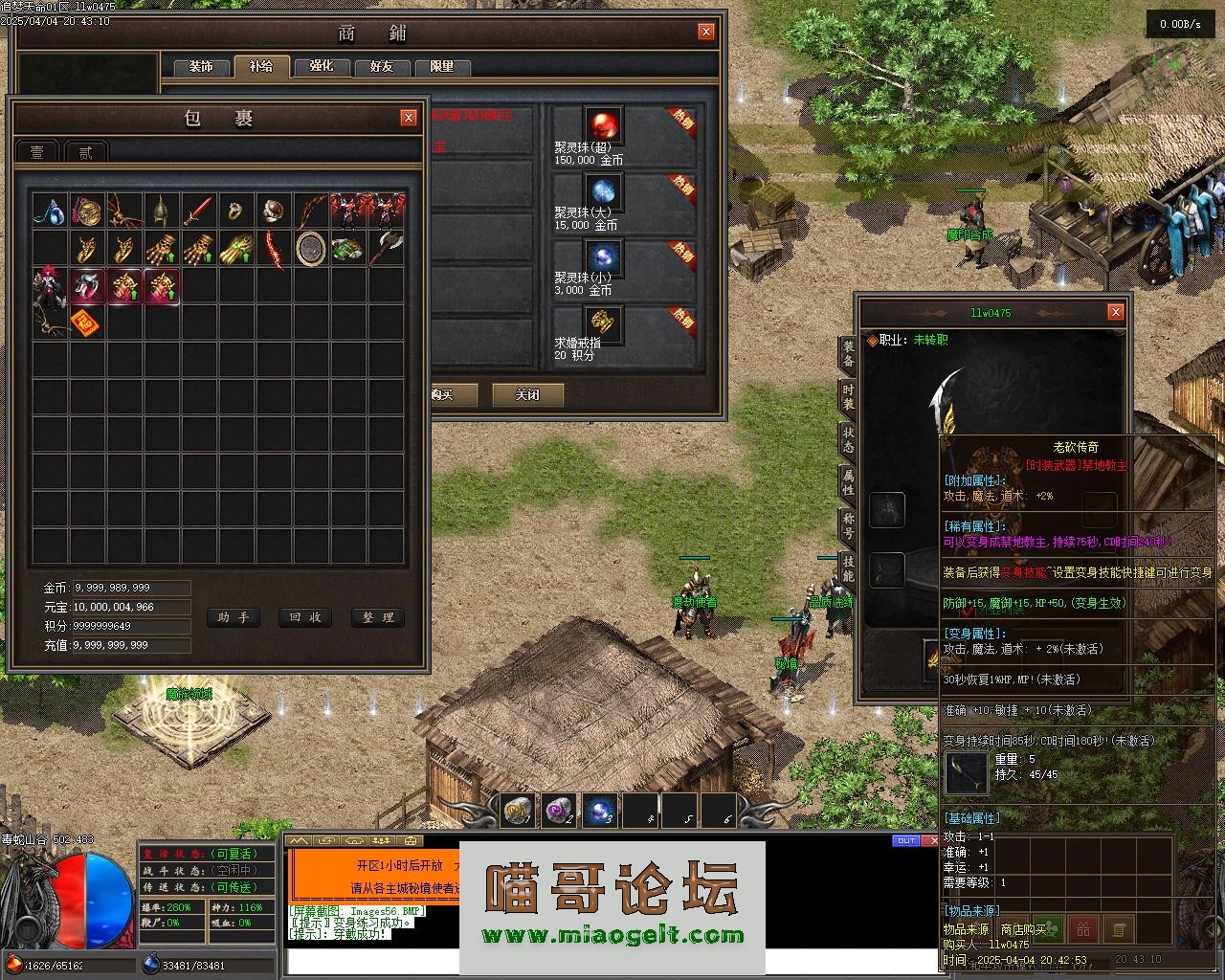Close the 商铺 shop window
The image size is (1225, 980).
coord(706,32)
